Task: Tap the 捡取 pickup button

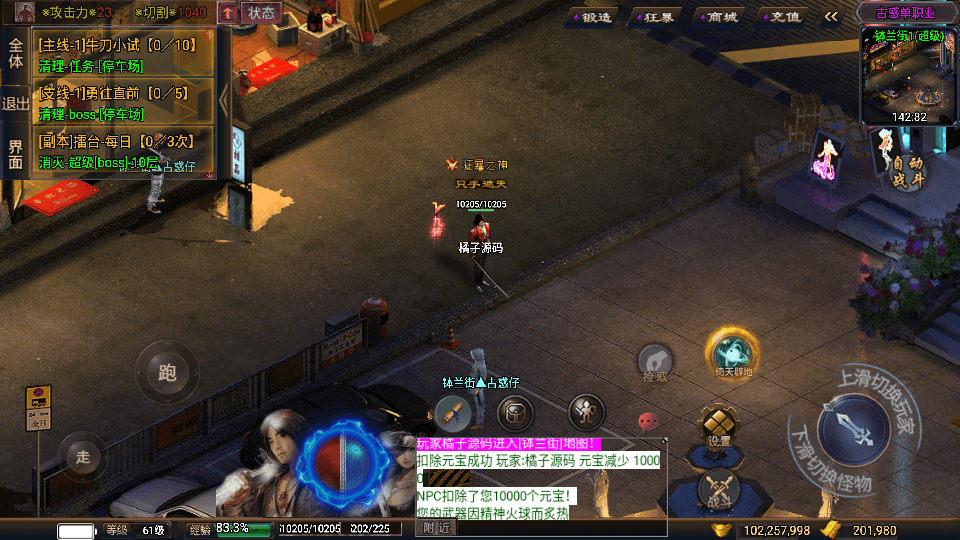Action: 655,363
